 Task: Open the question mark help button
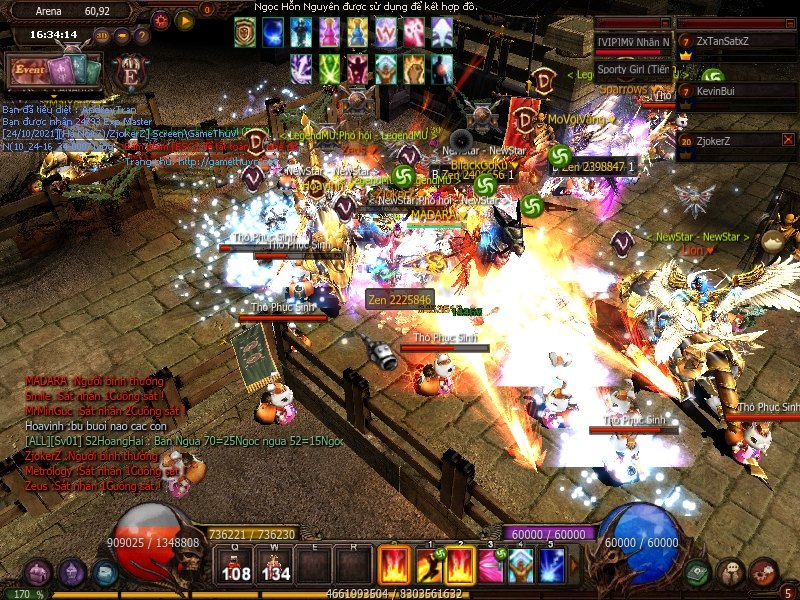142,35
